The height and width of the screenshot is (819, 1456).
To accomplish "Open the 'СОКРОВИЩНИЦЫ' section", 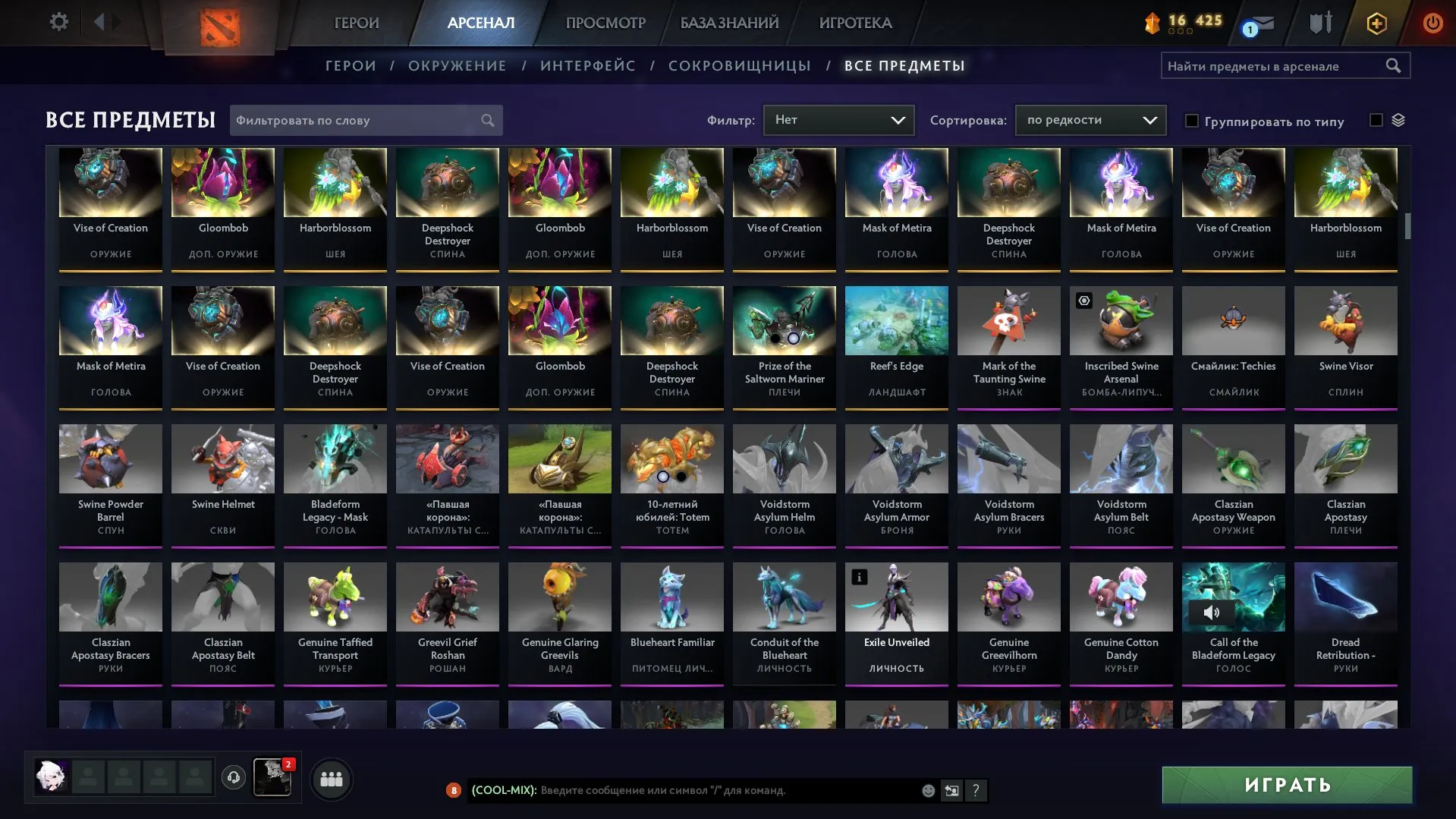I will pos(738,65).
